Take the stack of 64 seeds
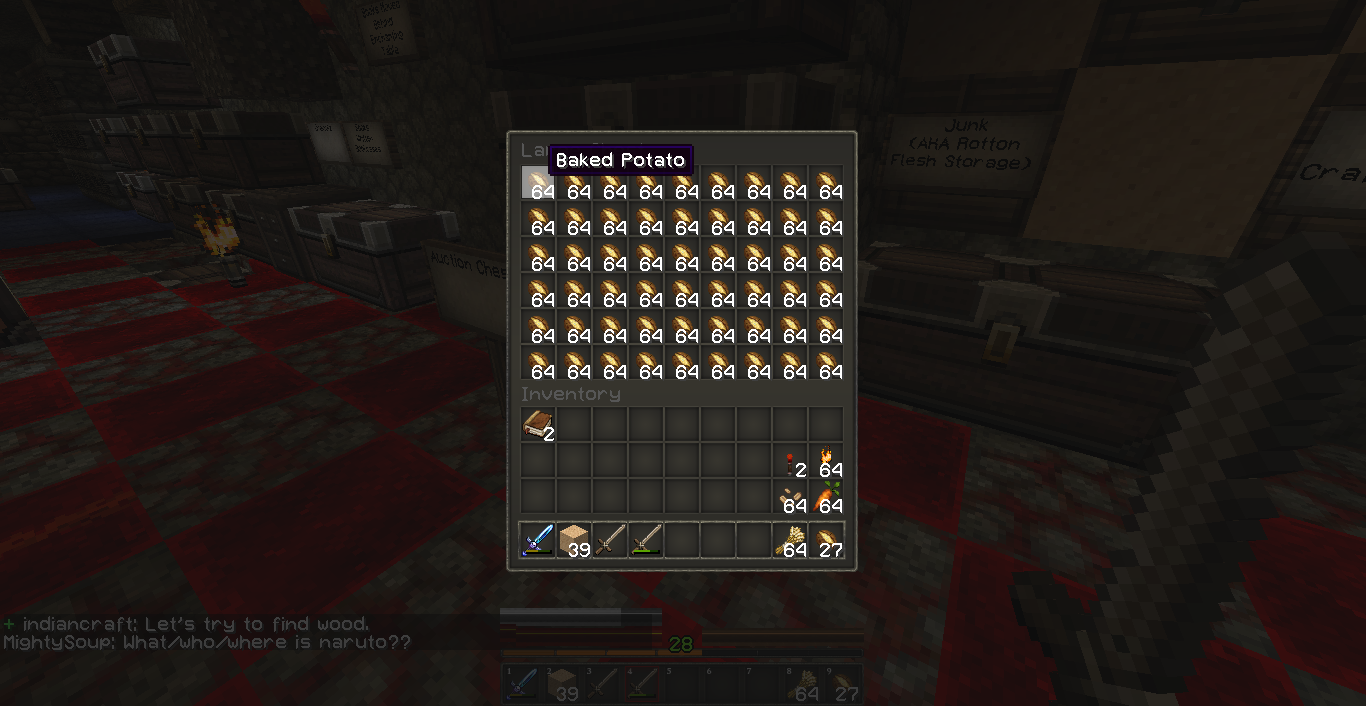The image size is (1366, 706). (790, 497)
